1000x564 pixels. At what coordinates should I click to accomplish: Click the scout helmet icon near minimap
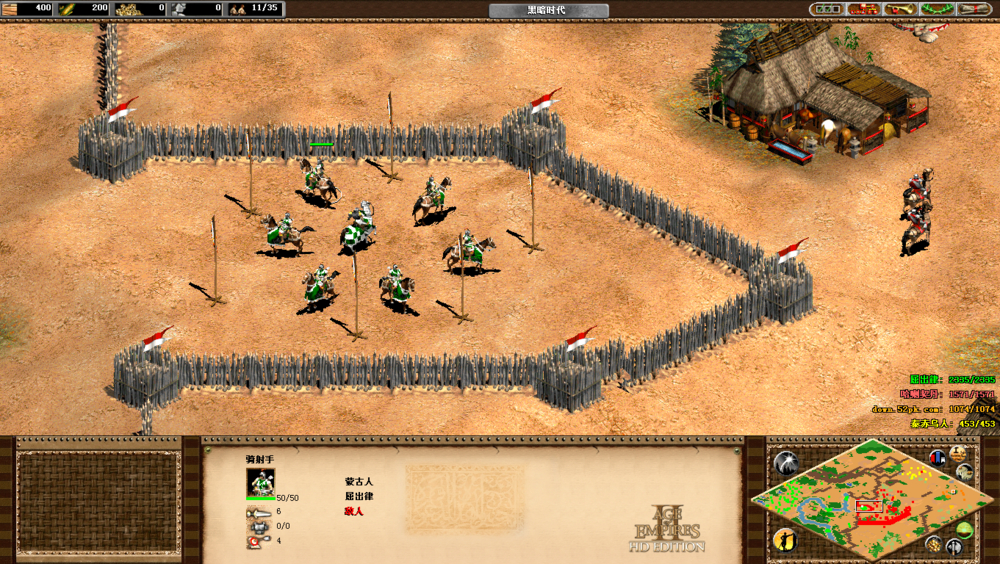click(x=965, y=473)
